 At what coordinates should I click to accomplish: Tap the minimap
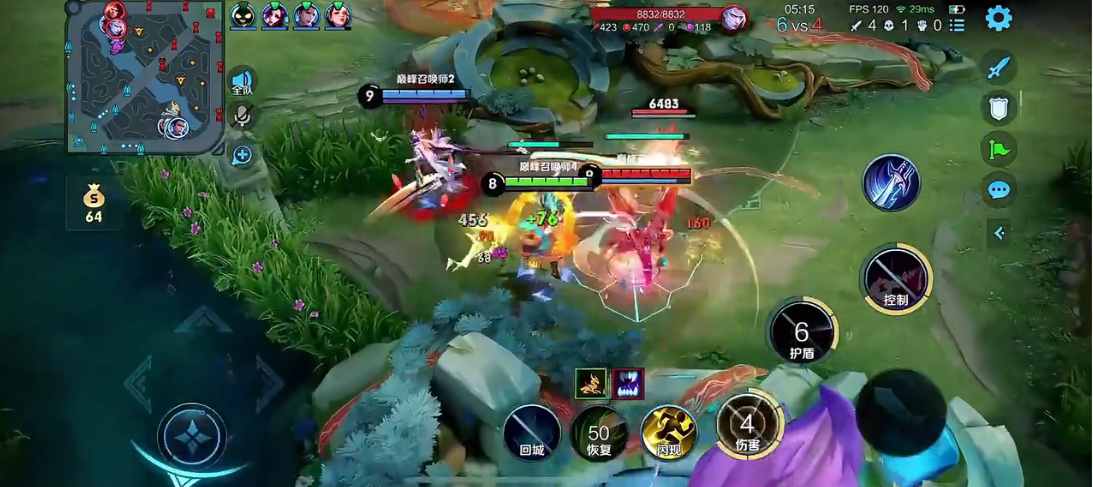pyautogui.click(x=143, y=77)
